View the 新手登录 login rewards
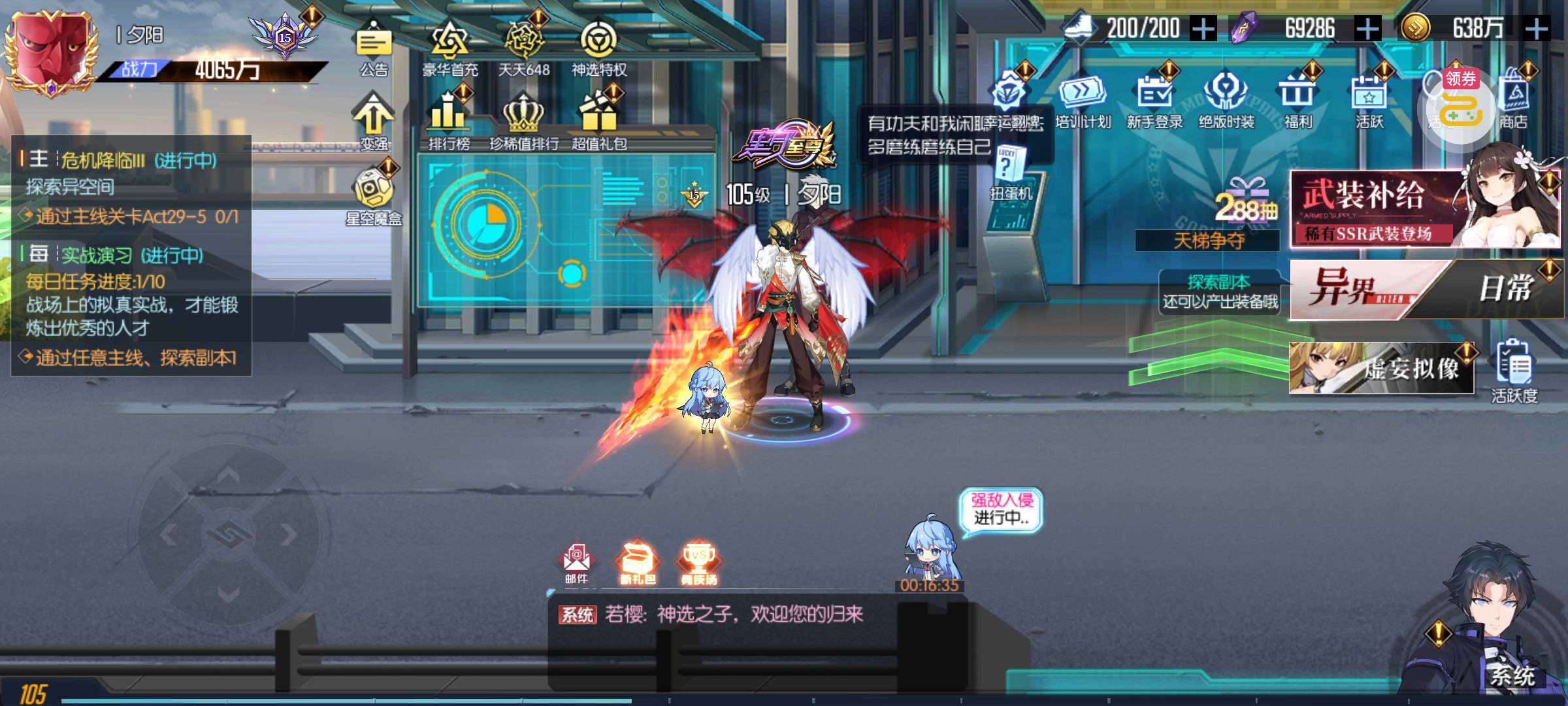The height and width of the screenshot is (706, 1568). pyautogui.click(x=1154, y=98)
